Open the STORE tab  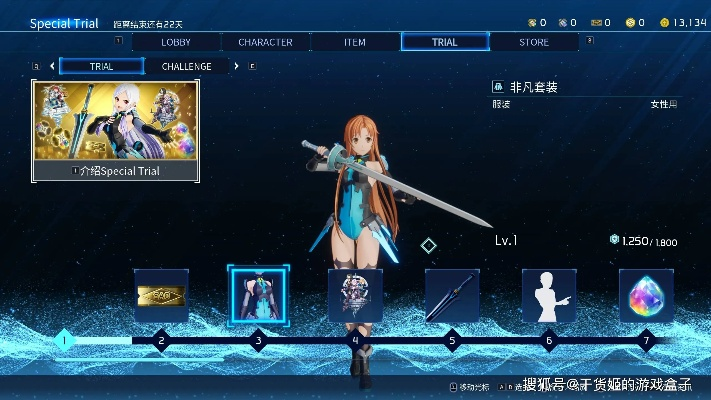coord(534,42)
